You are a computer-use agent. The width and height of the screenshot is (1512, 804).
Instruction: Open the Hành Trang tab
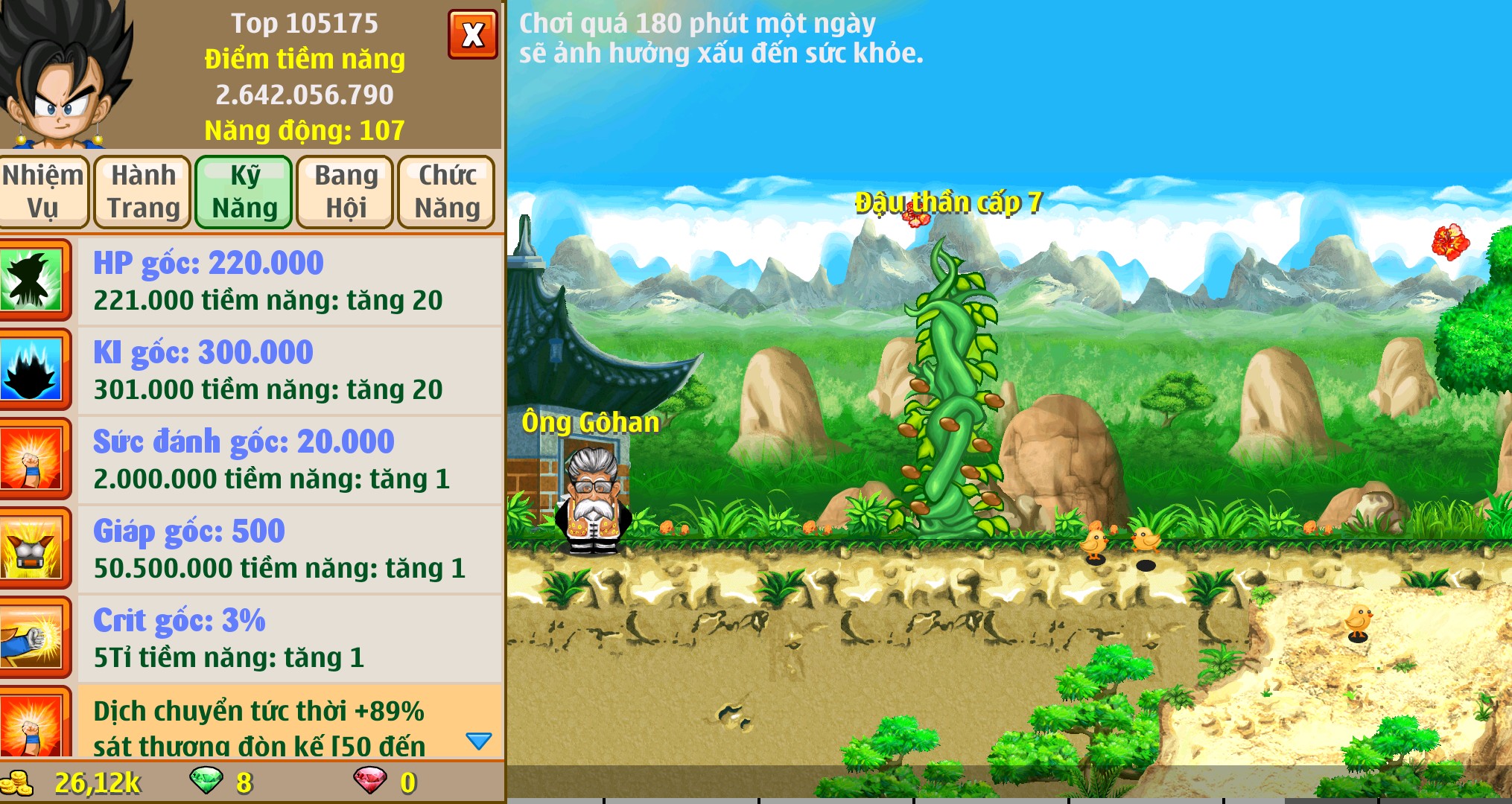tap(143, 191)
